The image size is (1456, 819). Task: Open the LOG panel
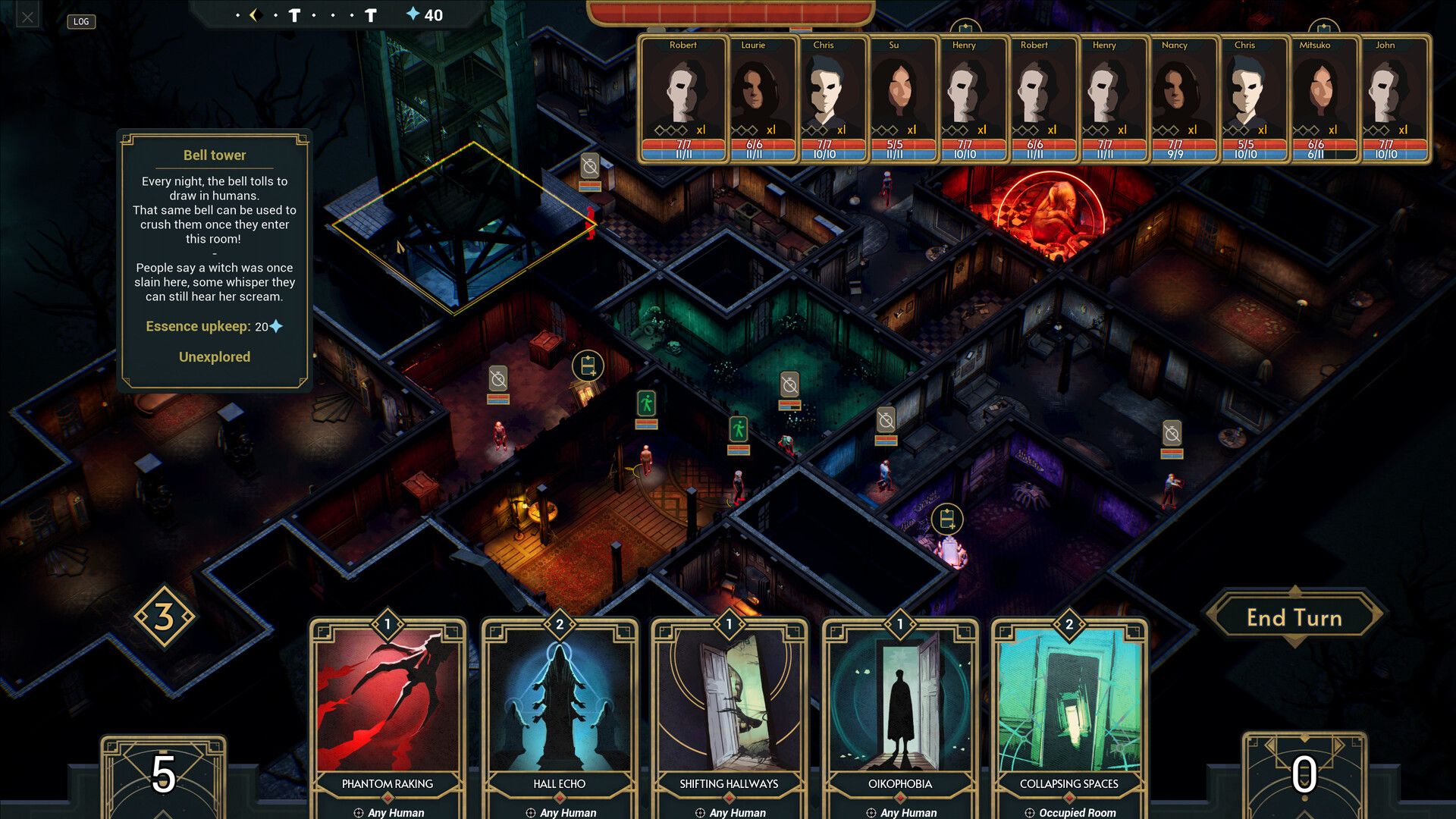point(80,21)
